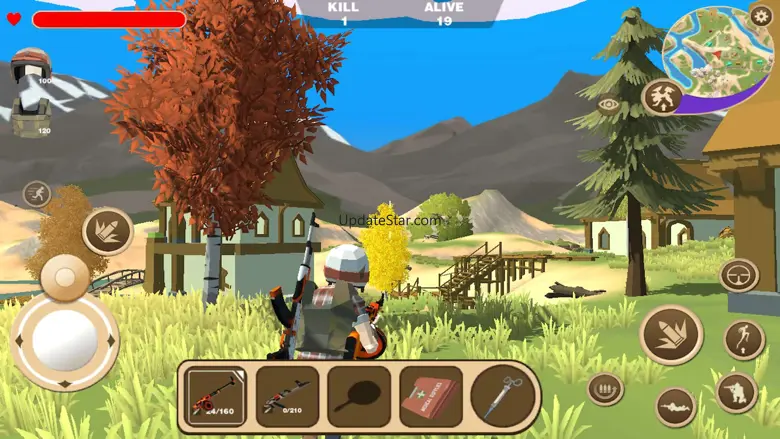Go prone with the lying soldier button
Image resolution: width=780 pixels, height=439 pixels.
[676, 406]
